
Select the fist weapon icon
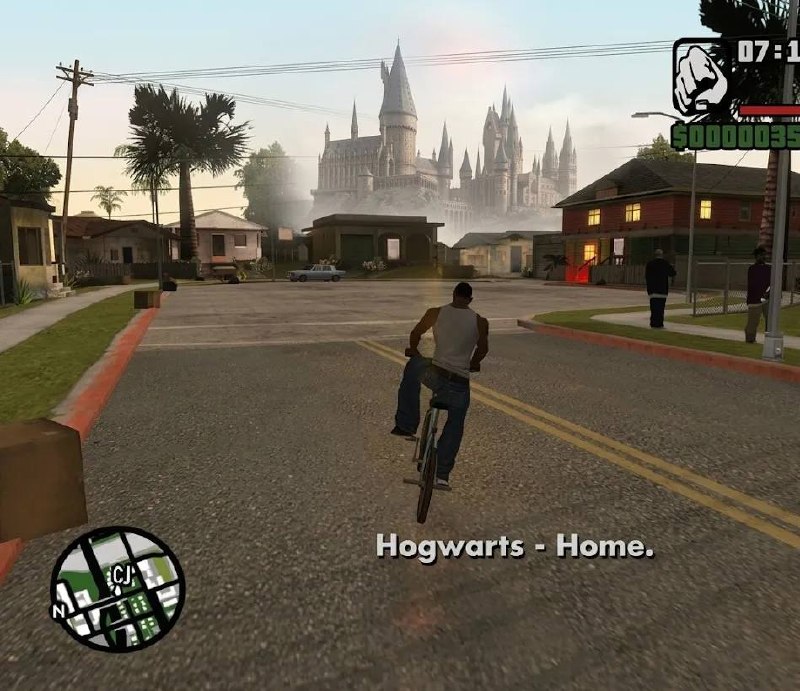click(x=702, y=79)
